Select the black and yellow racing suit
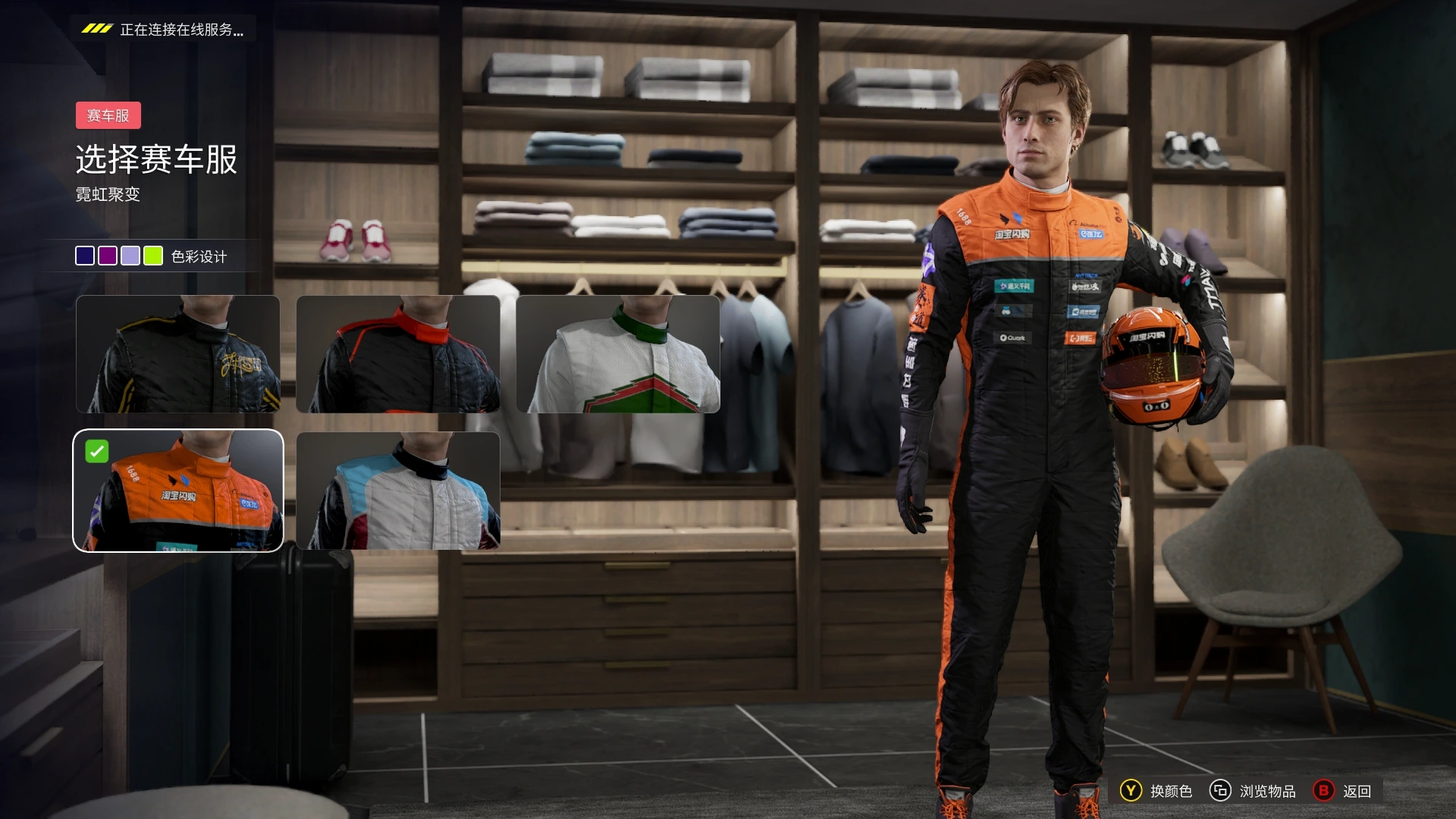Viewport: 1456px width, 819px height. (178, 354)
